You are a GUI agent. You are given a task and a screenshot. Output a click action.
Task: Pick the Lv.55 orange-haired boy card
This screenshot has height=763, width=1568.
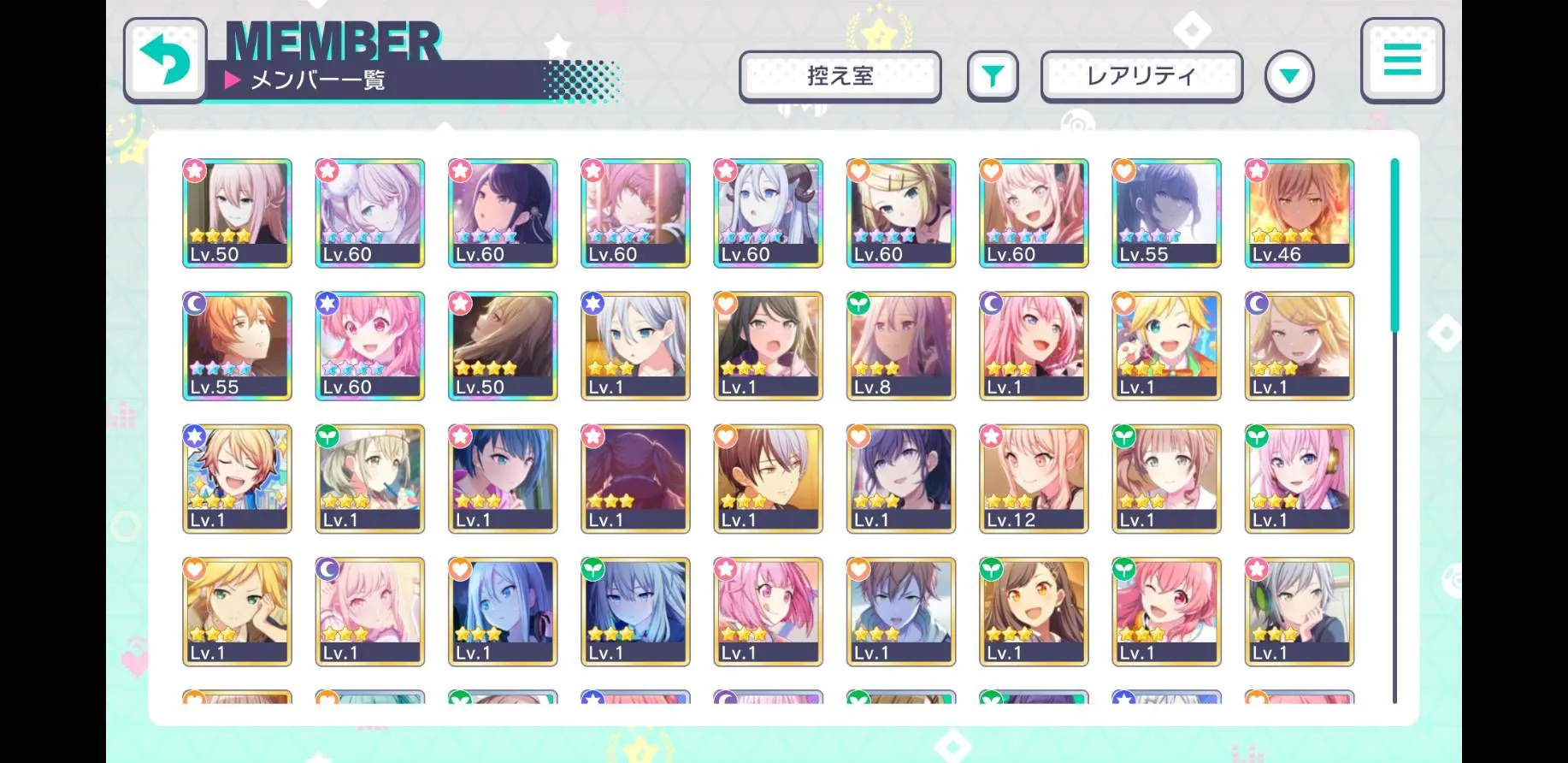pos(237,346)
